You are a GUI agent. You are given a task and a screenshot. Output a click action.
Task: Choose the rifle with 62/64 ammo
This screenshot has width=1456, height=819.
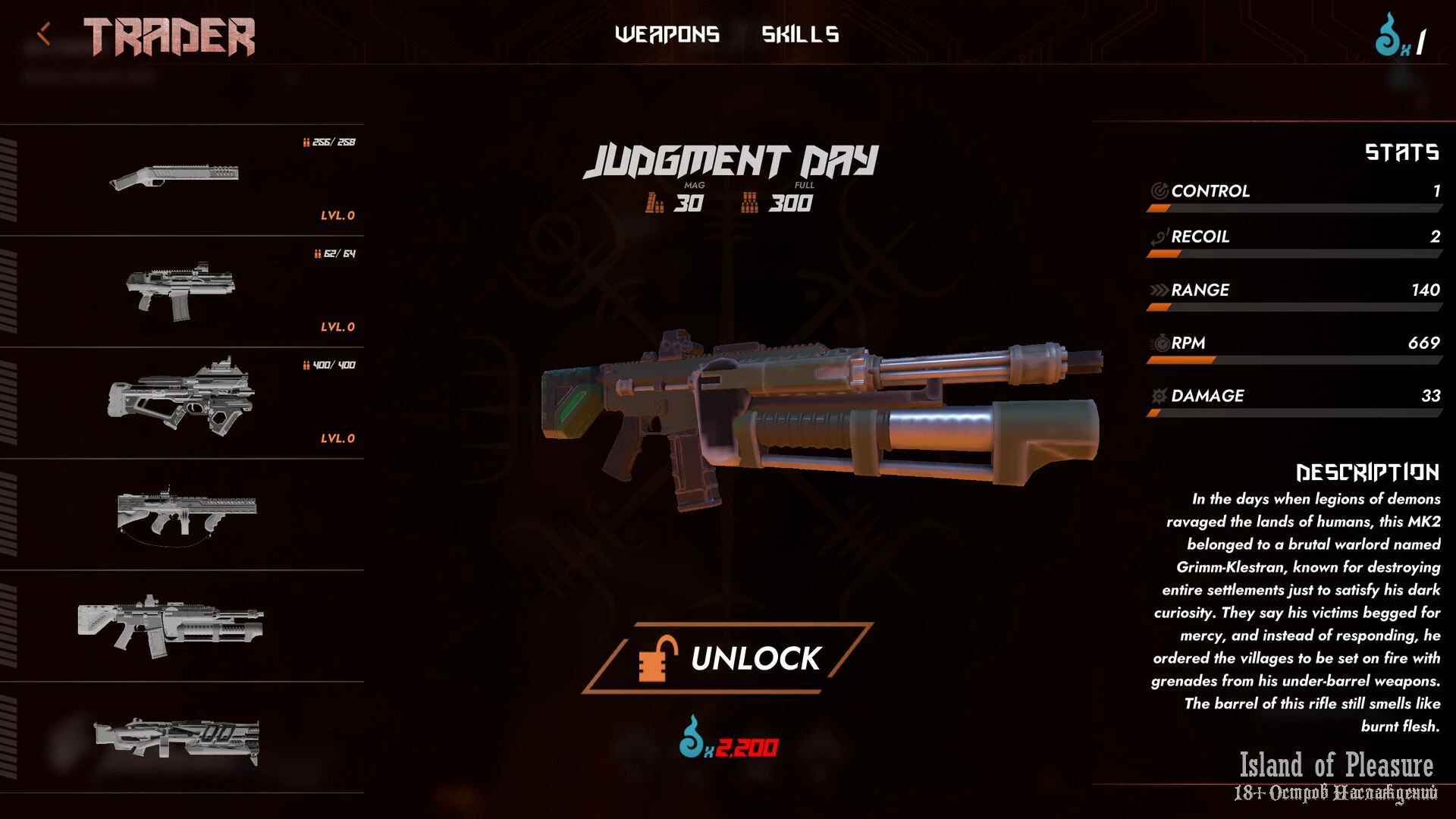point(182,291)
